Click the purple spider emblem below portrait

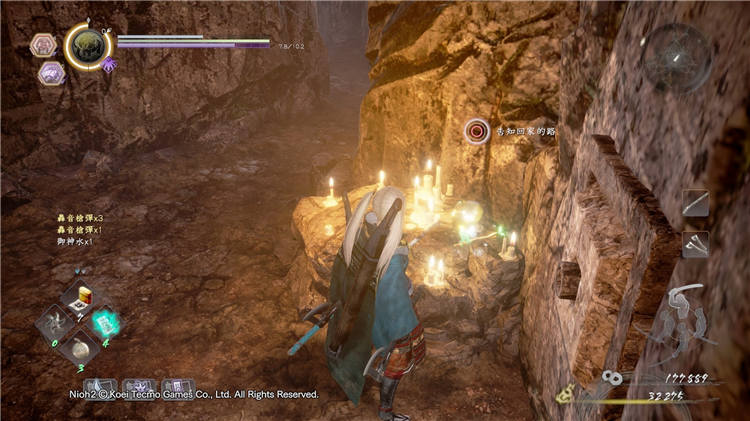pos(108,64)
